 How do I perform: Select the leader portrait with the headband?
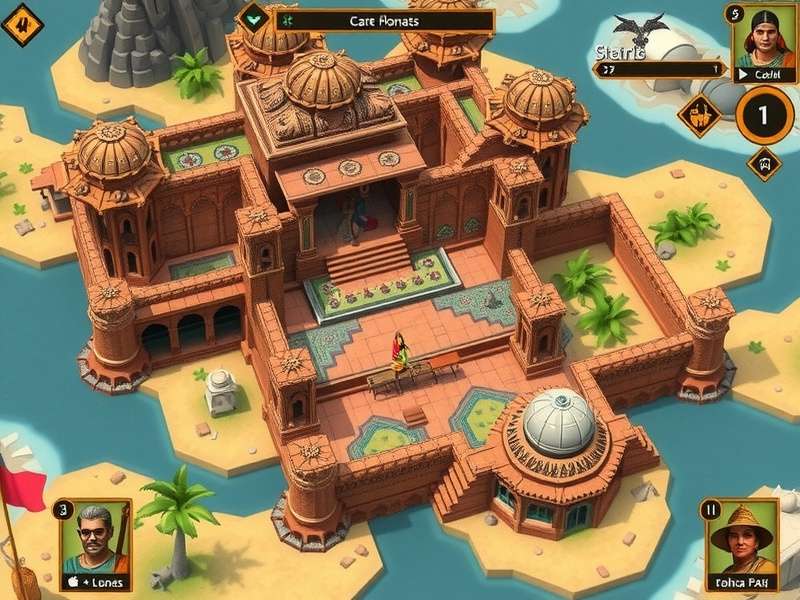click(x=763, y=37)
